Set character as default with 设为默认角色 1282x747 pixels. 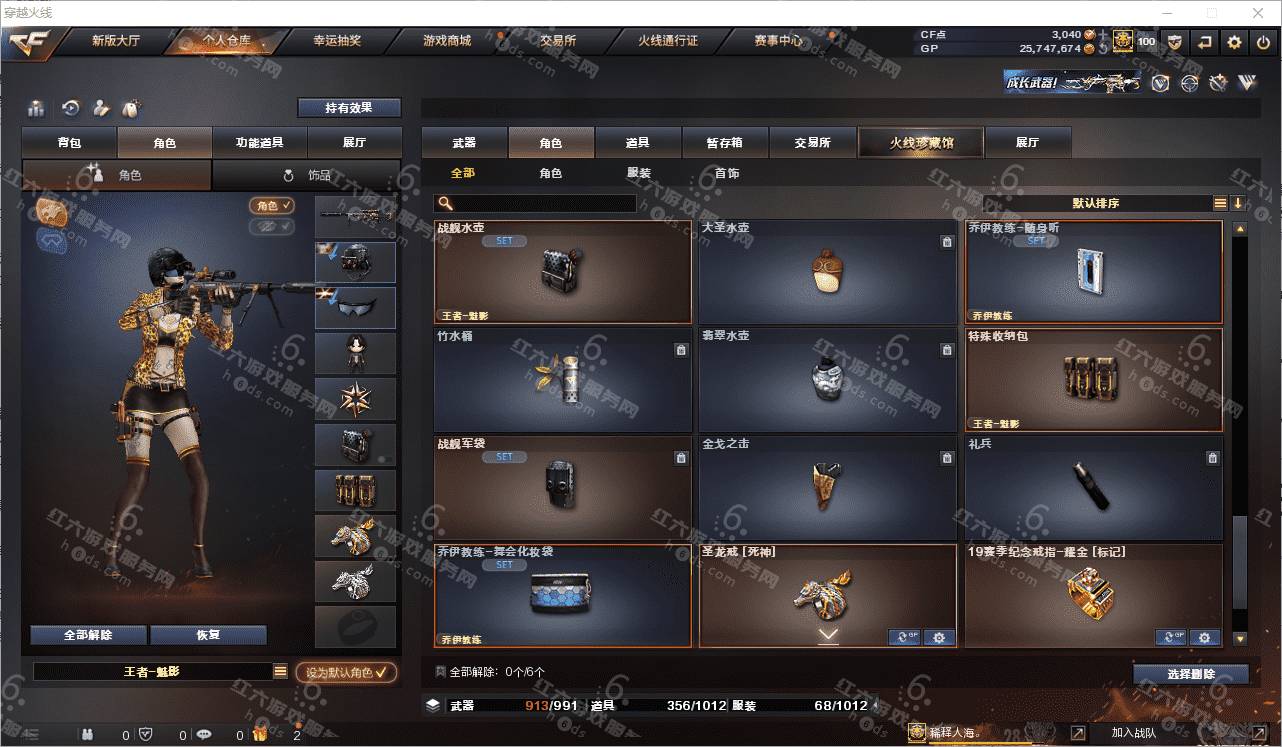click(346, 673)
